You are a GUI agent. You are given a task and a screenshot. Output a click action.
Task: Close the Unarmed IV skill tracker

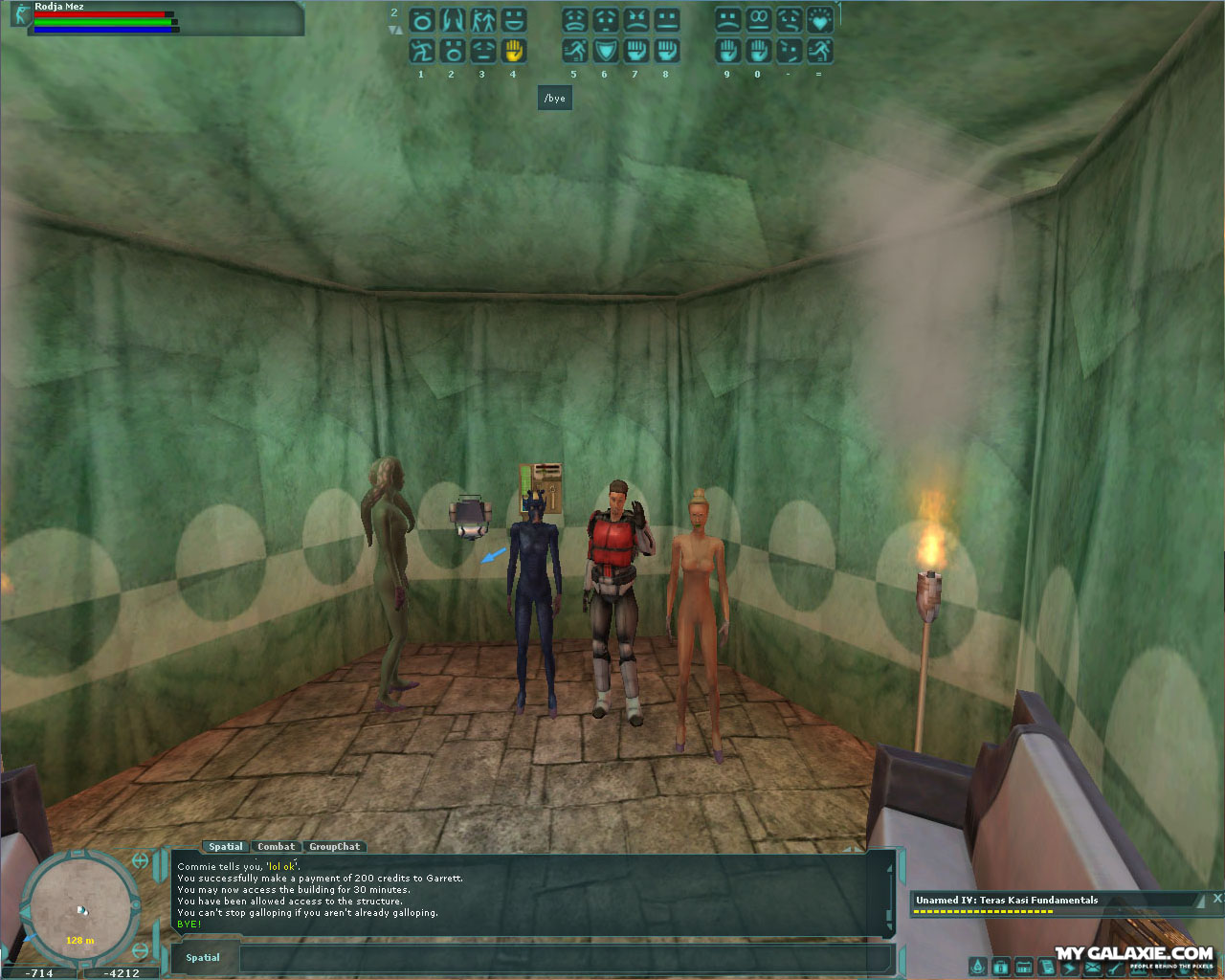pyautogui.click(x=1216, y=898)
